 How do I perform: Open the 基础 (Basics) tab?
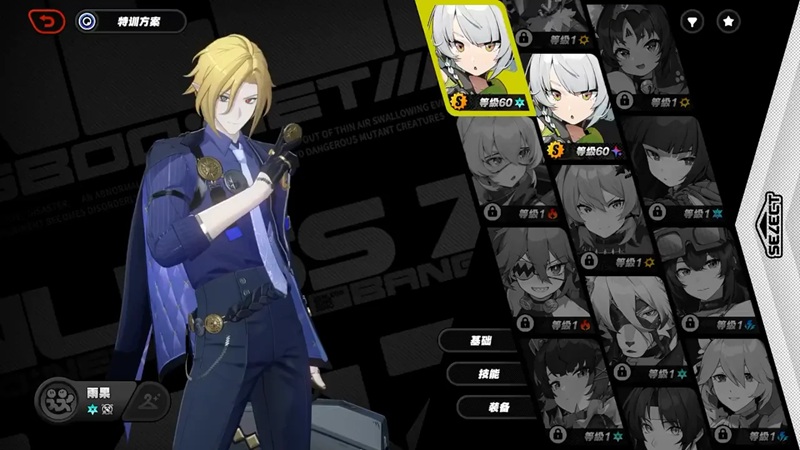pos(480,340)
